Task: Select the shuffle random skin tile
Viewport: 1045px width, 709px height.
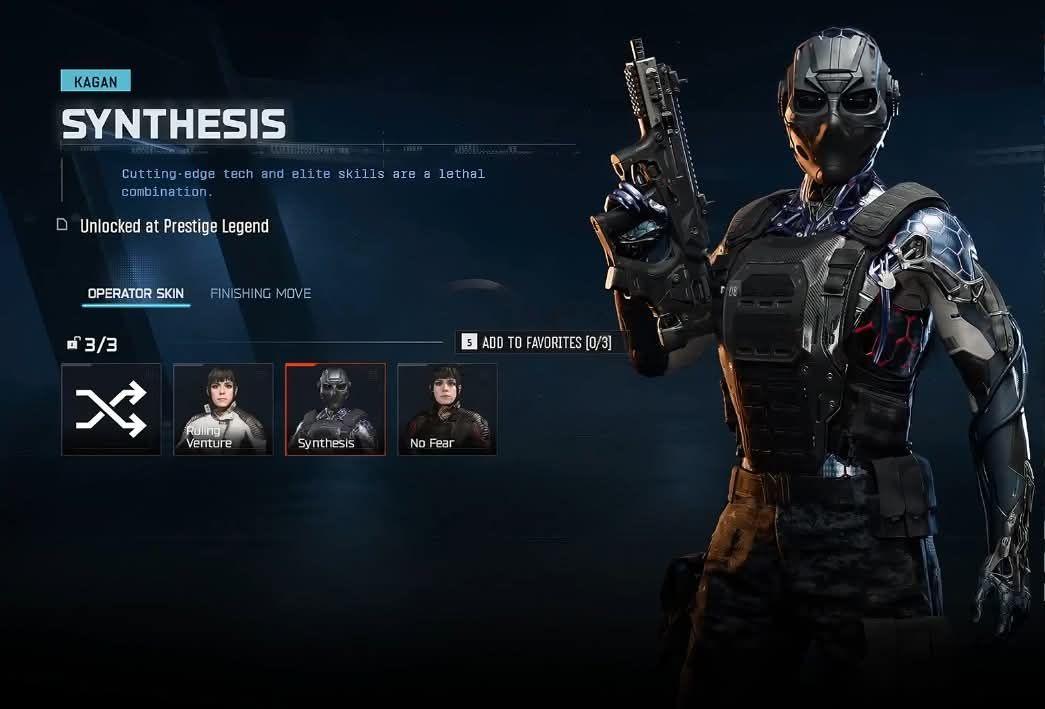Action: tap(111, 409)
